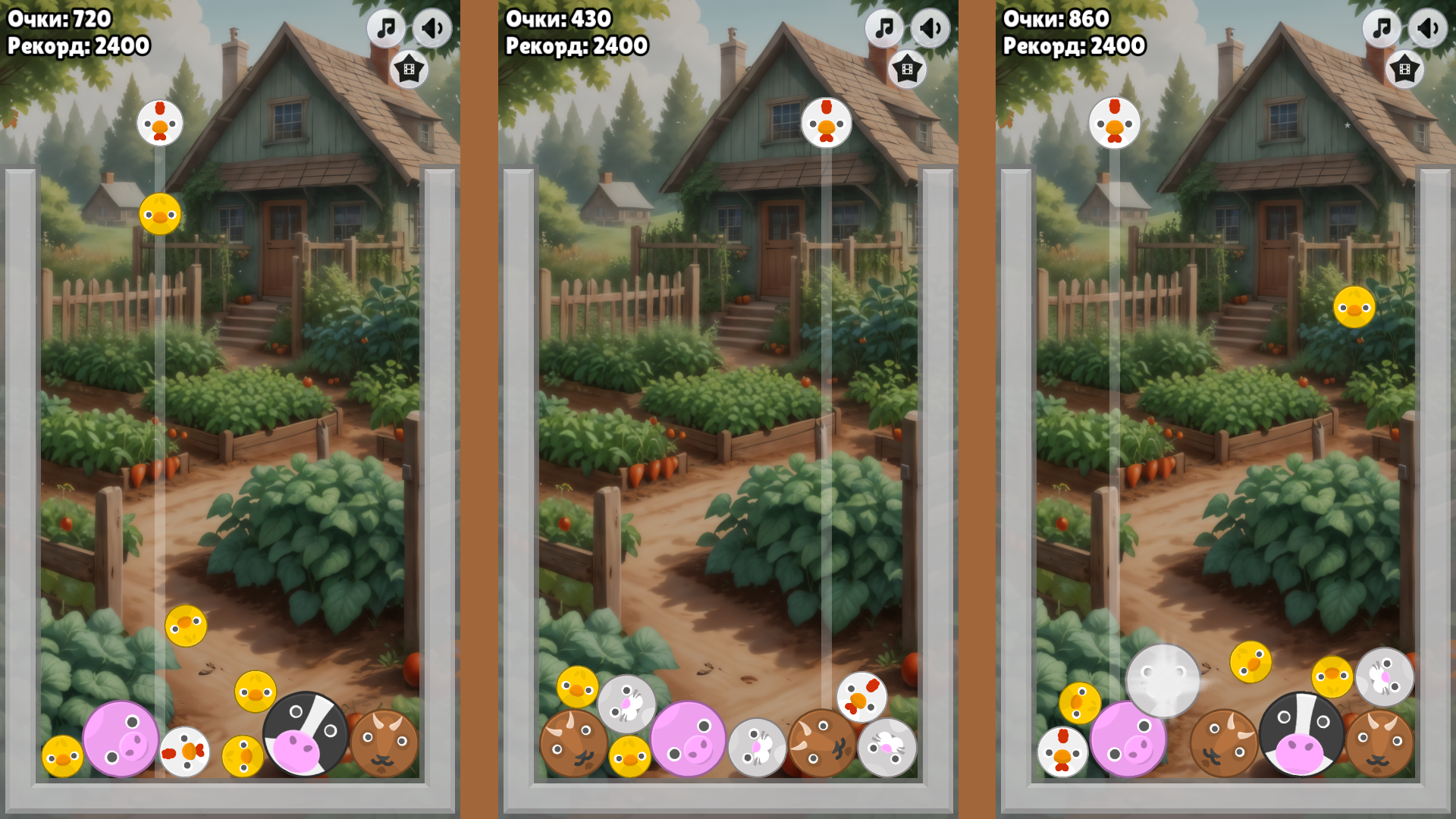Toggle sound via speaker button in middle panel

point(930,30)
